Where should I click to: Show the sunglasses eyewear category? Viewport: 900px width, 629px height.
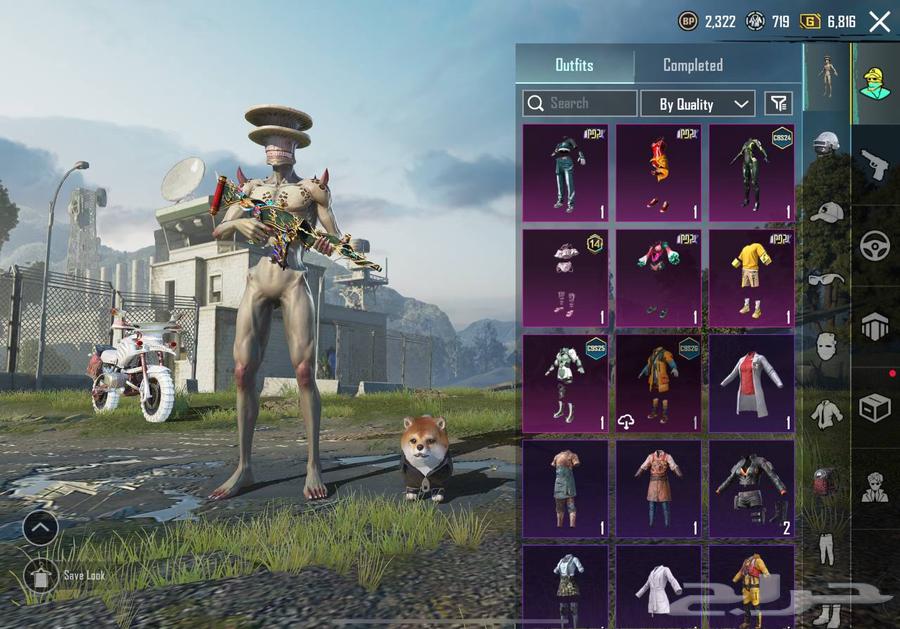(826, 279)
